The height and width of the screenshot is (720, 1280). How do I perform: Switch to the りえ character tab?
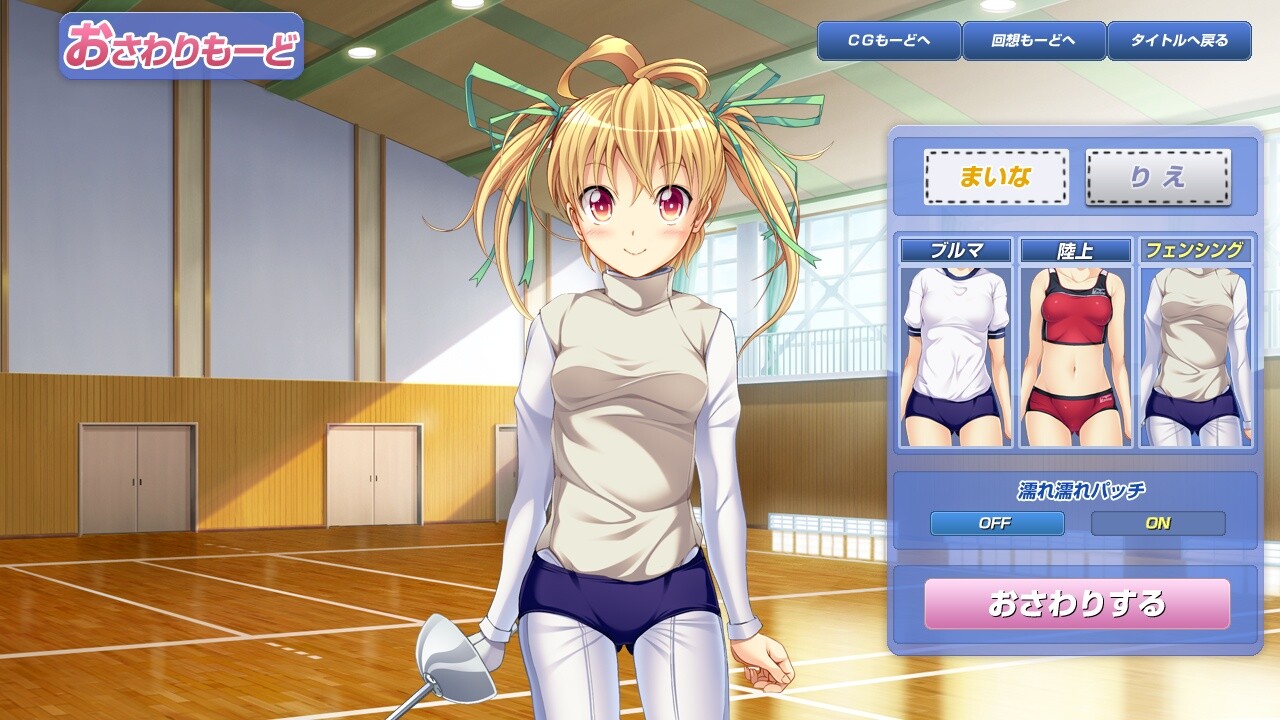point(1158,177)
